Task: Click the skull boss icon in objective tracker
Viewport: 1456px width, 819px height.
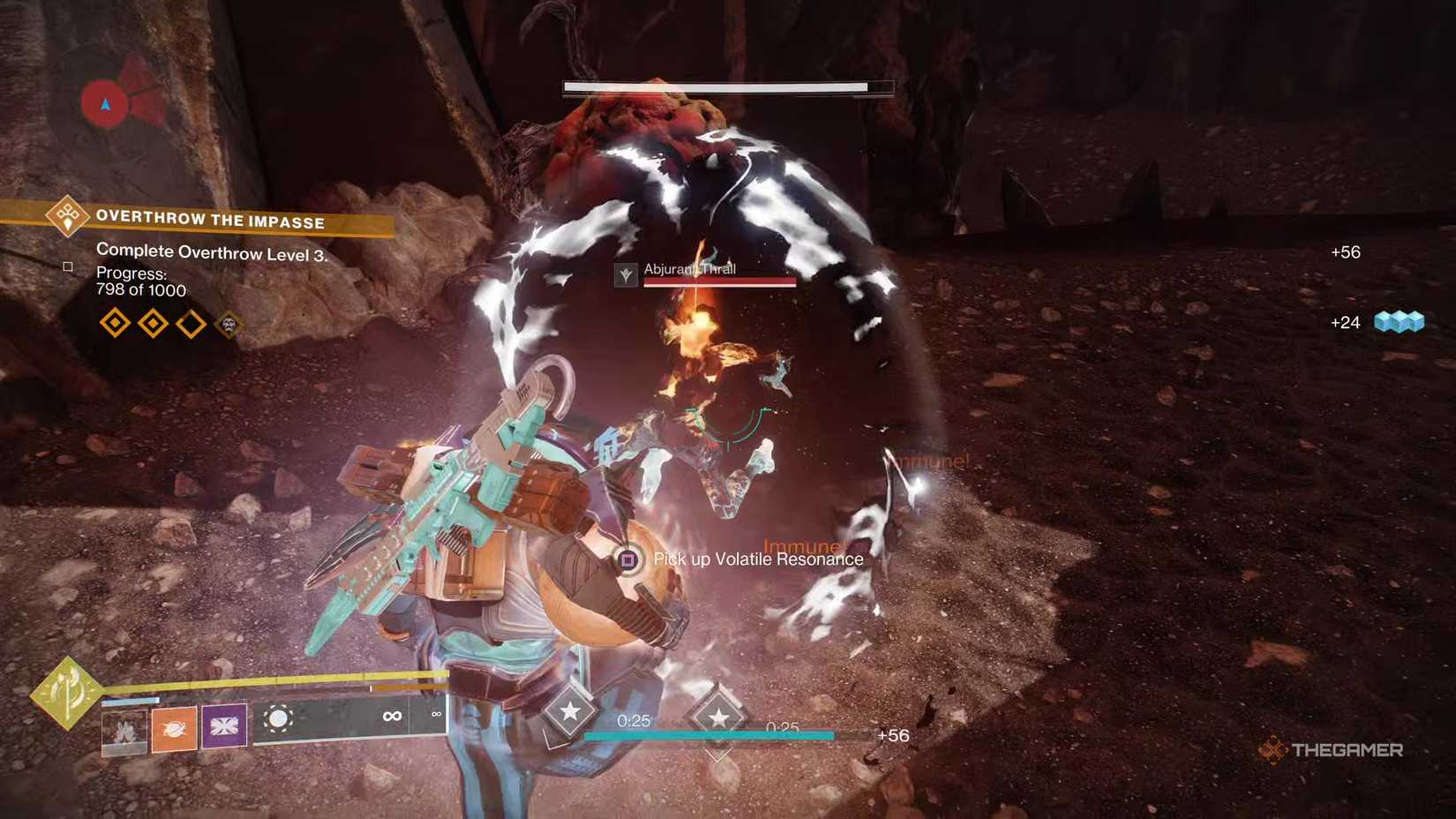Action: 228,324
